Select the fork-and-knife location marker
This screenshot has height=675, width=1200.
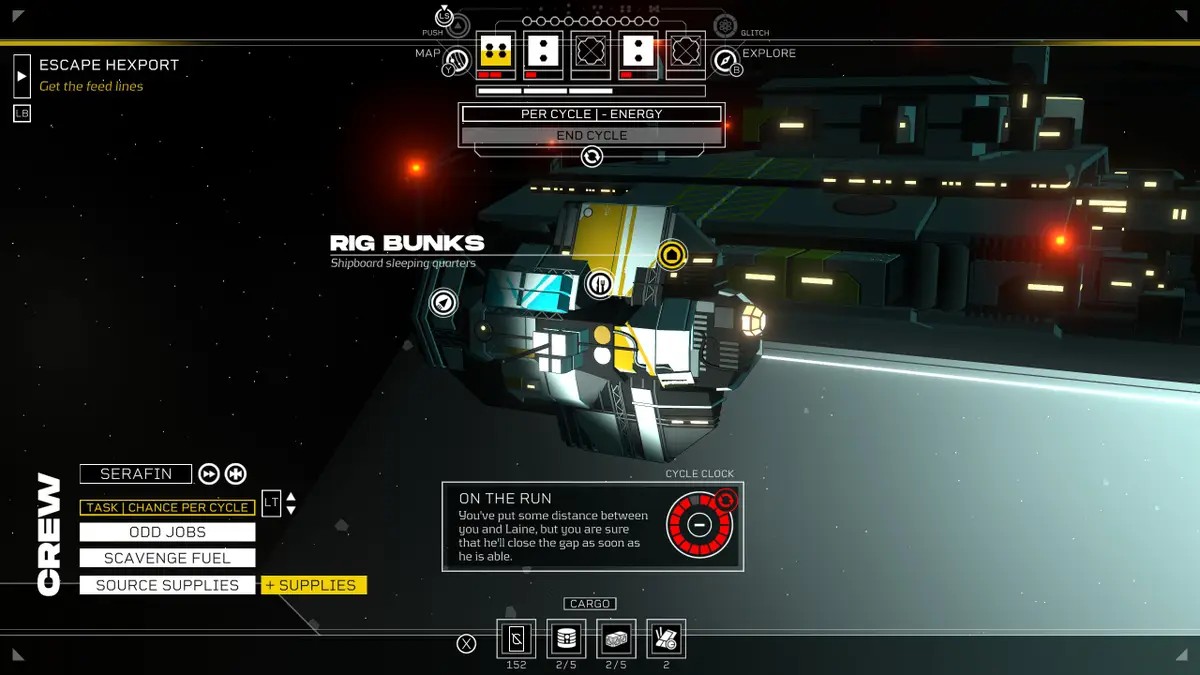[599, 283]
